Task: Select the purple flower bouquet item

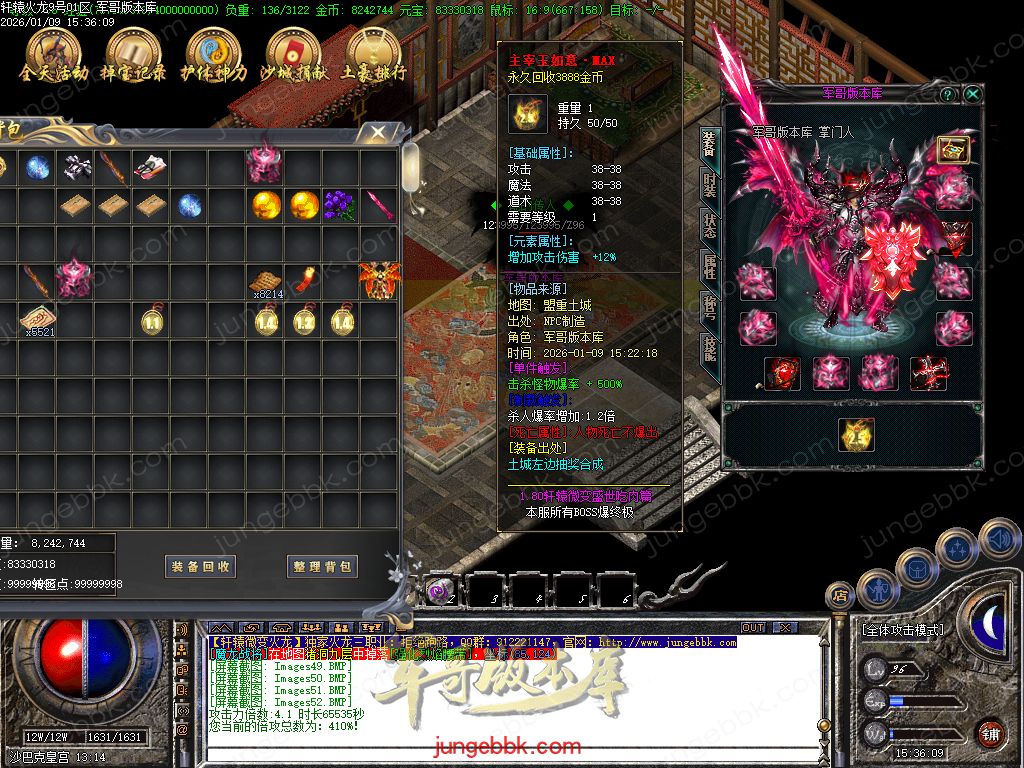Action: (x=341, y=205)
